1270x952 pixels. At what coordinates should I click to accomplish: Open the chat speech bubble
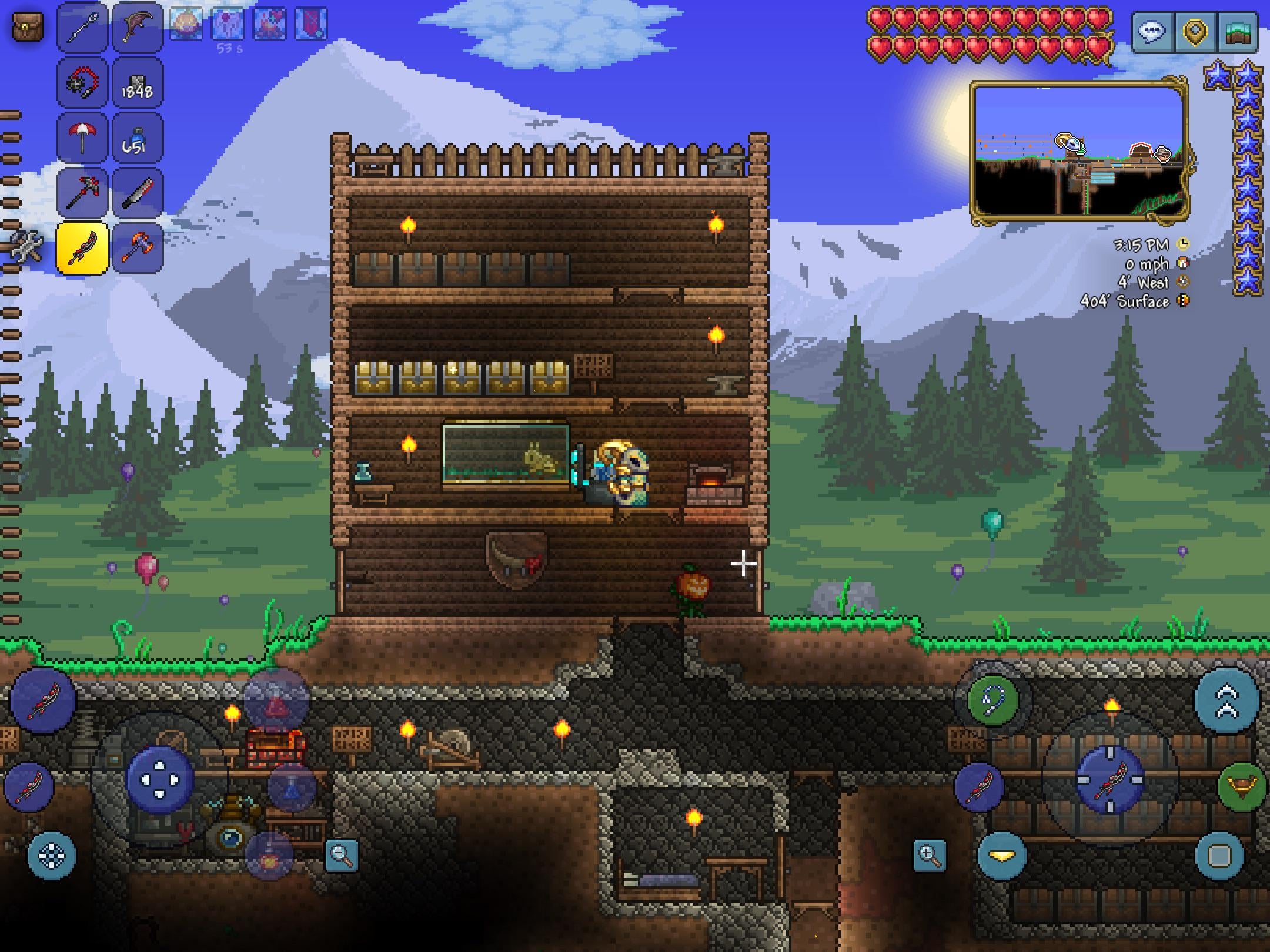pos(1151,32)
